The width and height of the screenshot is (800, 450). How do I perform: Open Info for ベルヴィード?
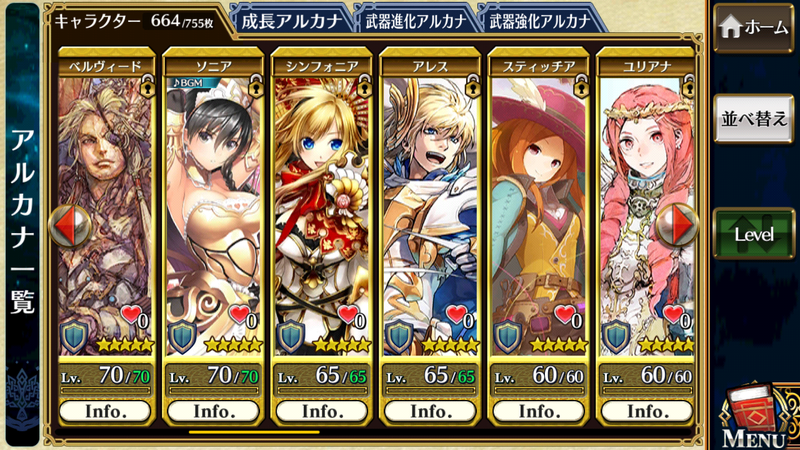point(107,411)
